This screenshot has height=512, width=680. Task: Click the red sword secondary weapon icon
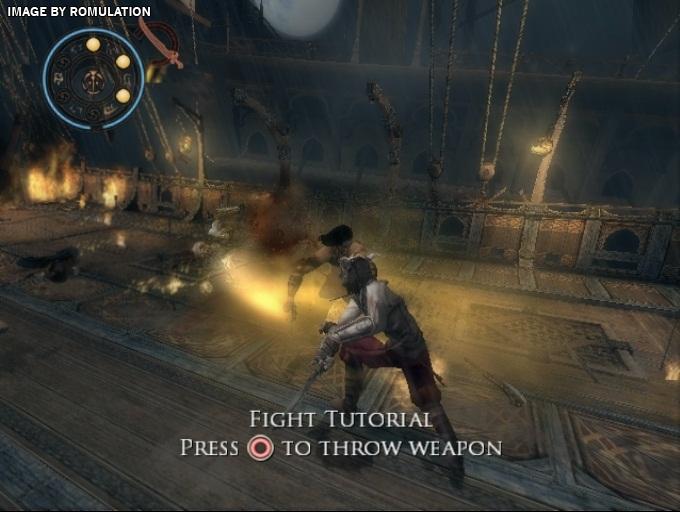(160, 42)
